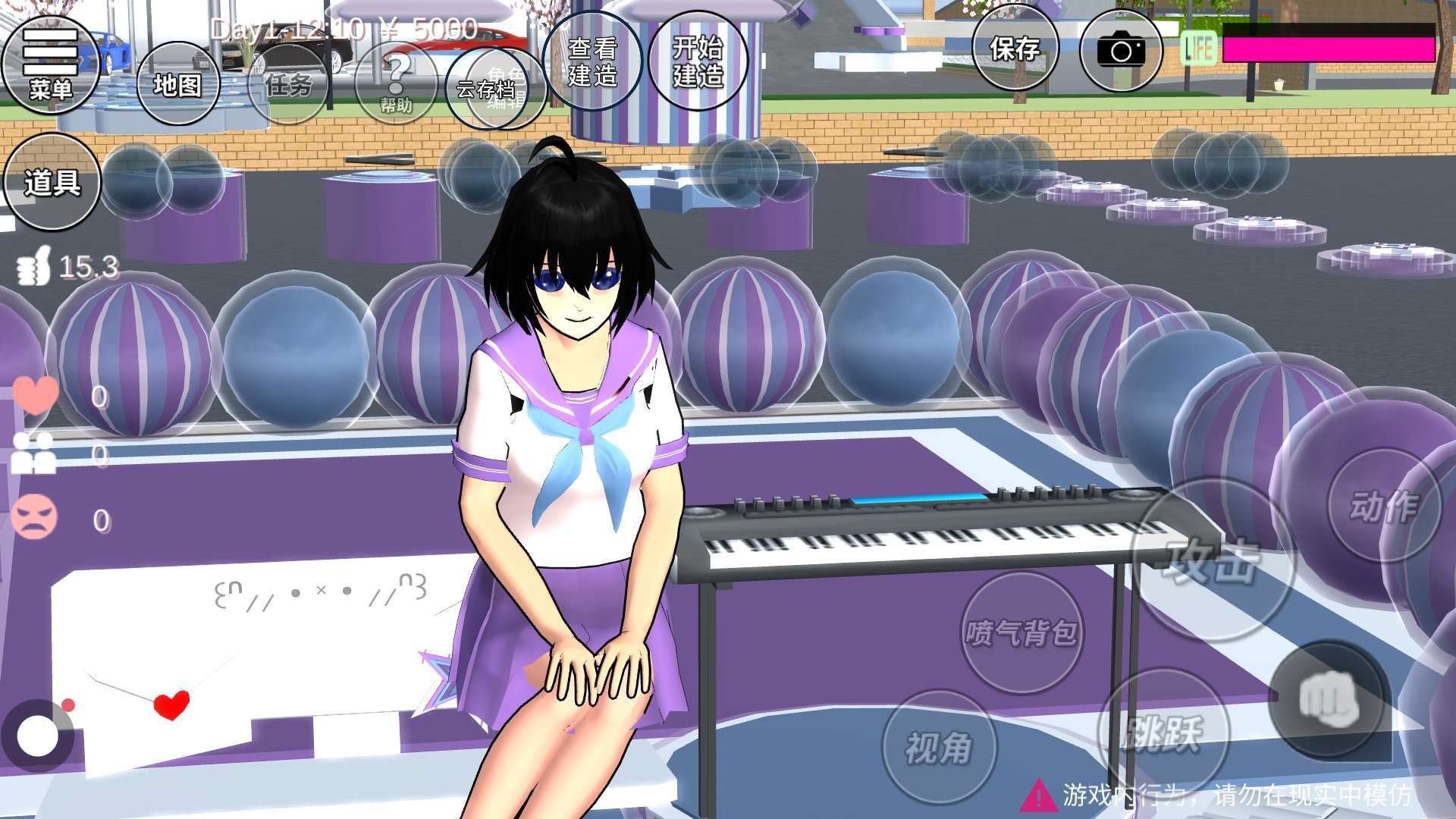This screenshot has width=1456, height=819.
Task: Open the 帮助 help button
Action: click(395, 84)
